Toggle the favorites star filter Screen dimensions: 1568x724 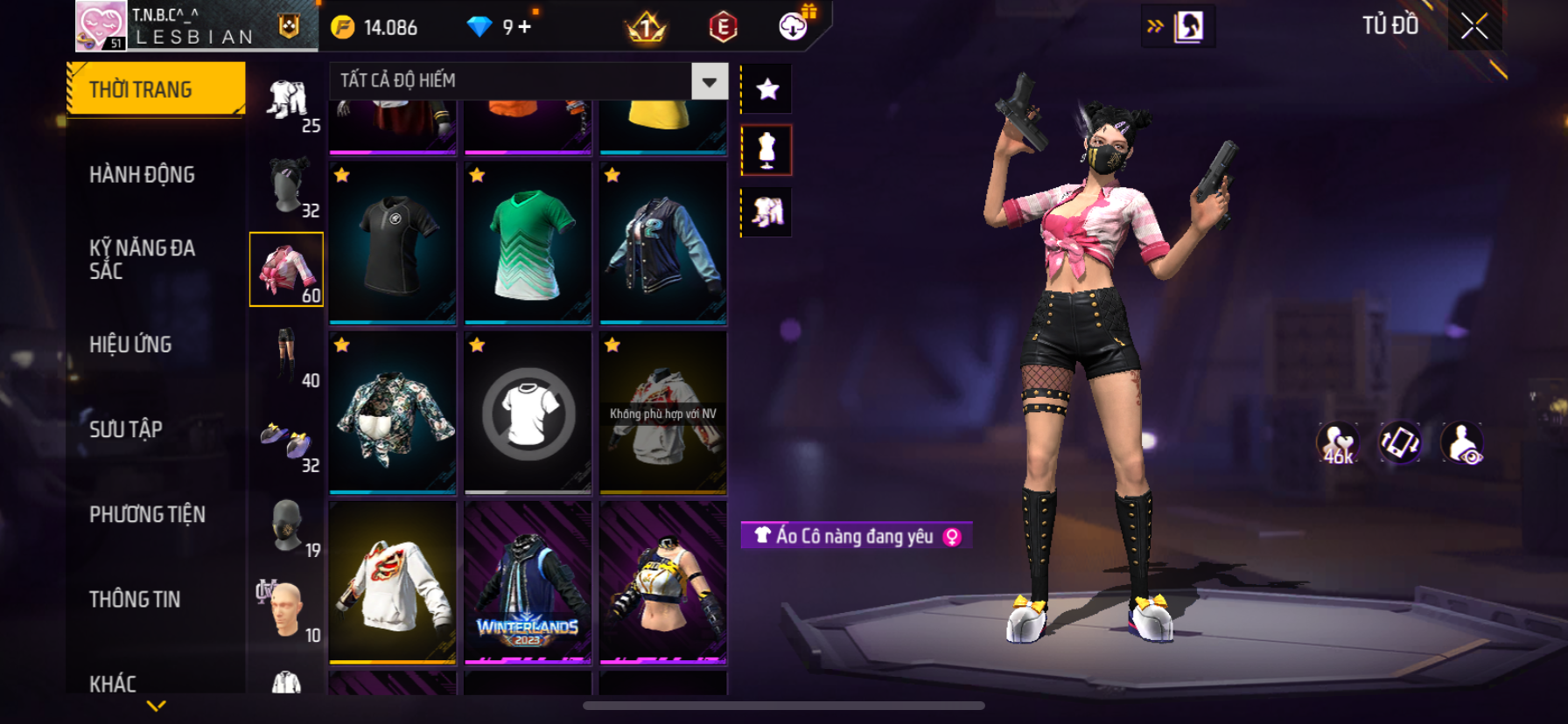[x=767, y=89]
